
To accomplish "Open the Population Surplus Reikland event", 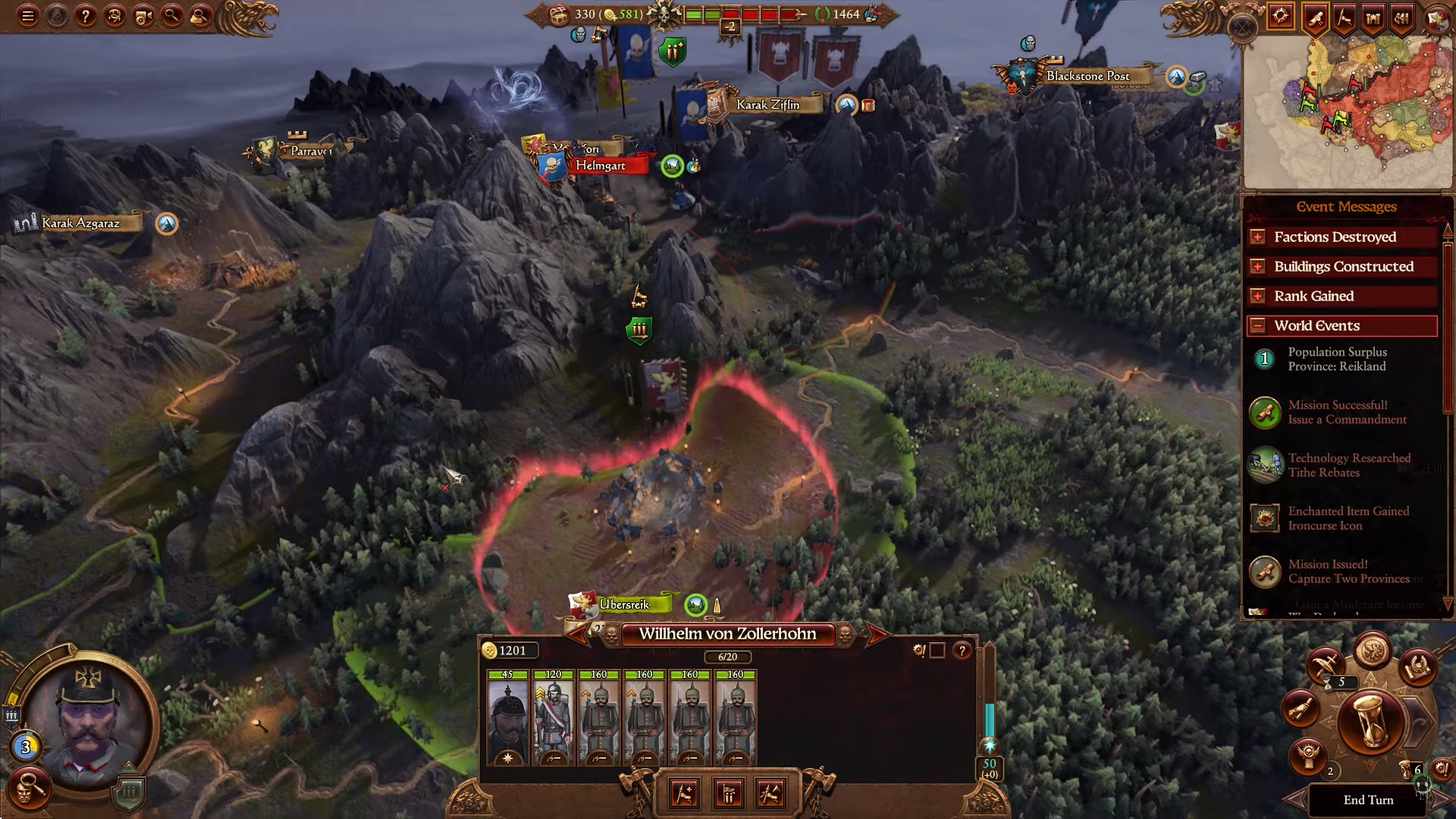I will (x=1336, y=359).
